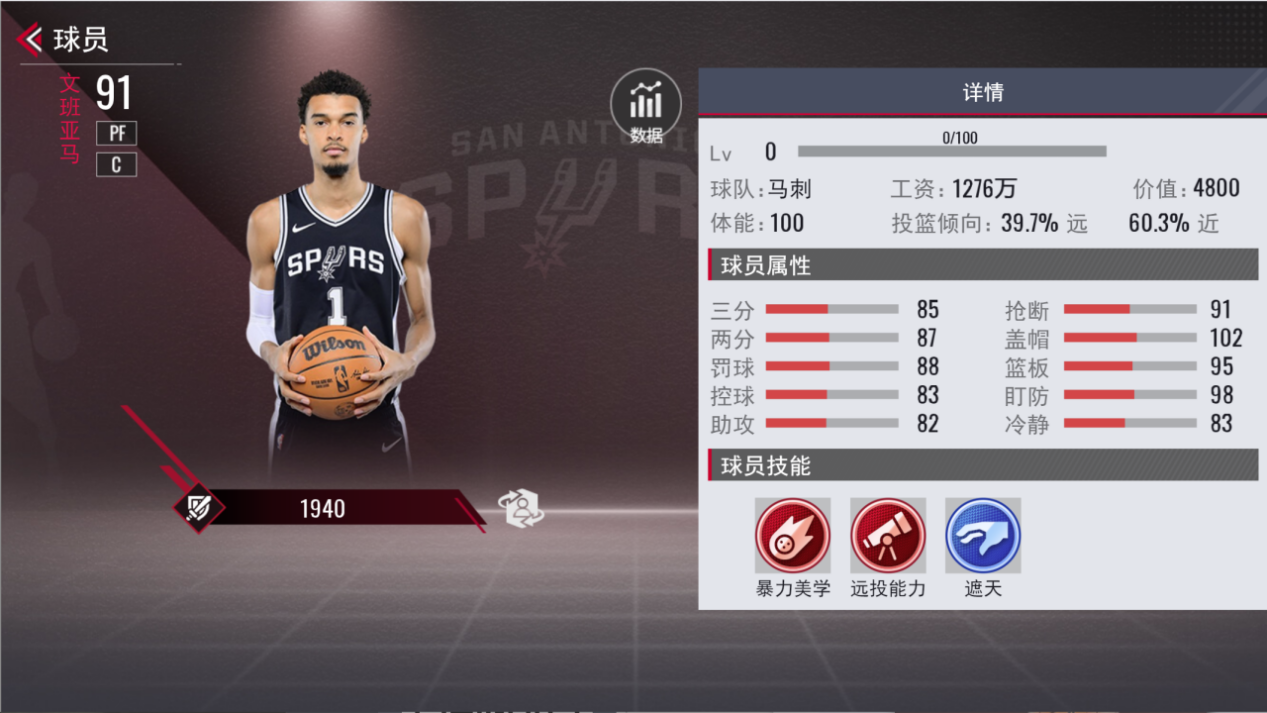This screenshot has width=1267, height=713.
Task: Select the 暴力美学 skill icon
Action: click(x=792, y=536)
